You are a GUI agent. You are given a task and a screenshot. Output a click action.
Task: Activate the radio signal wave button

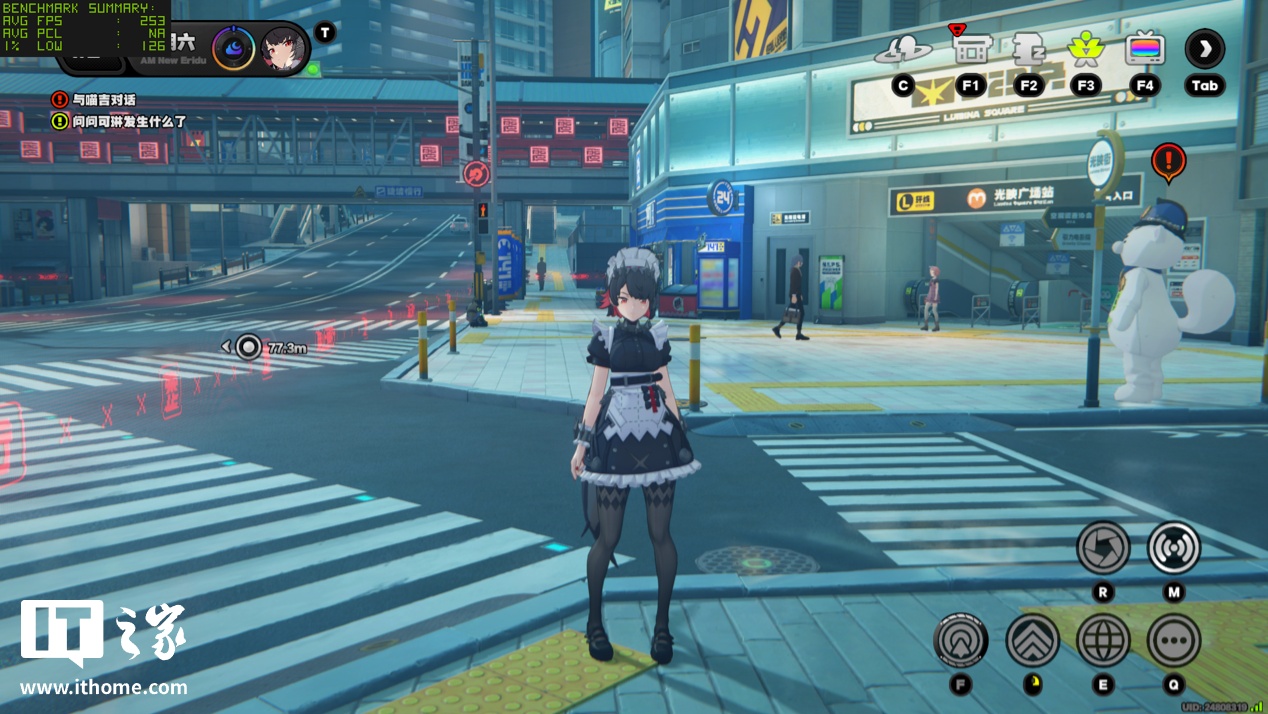coord(1174,548)
